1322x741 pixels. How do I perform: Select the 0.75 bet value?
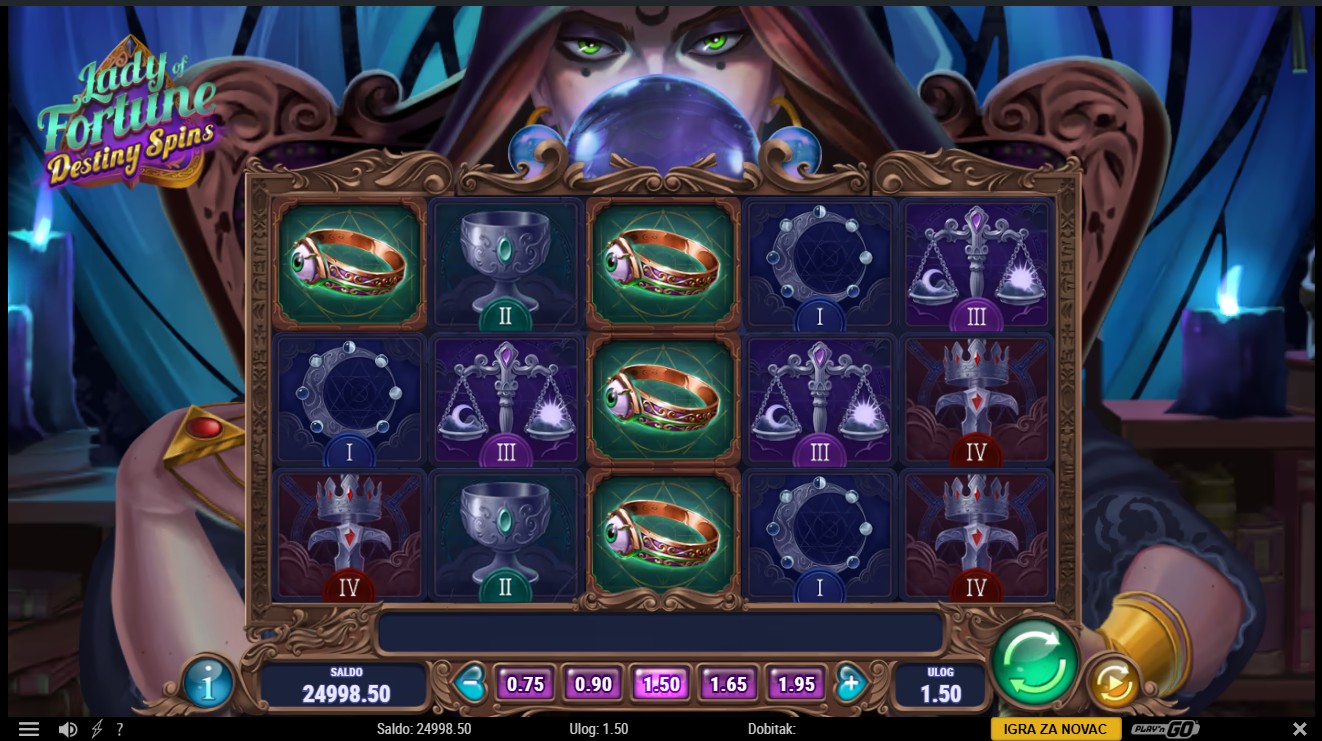point(525,684)
